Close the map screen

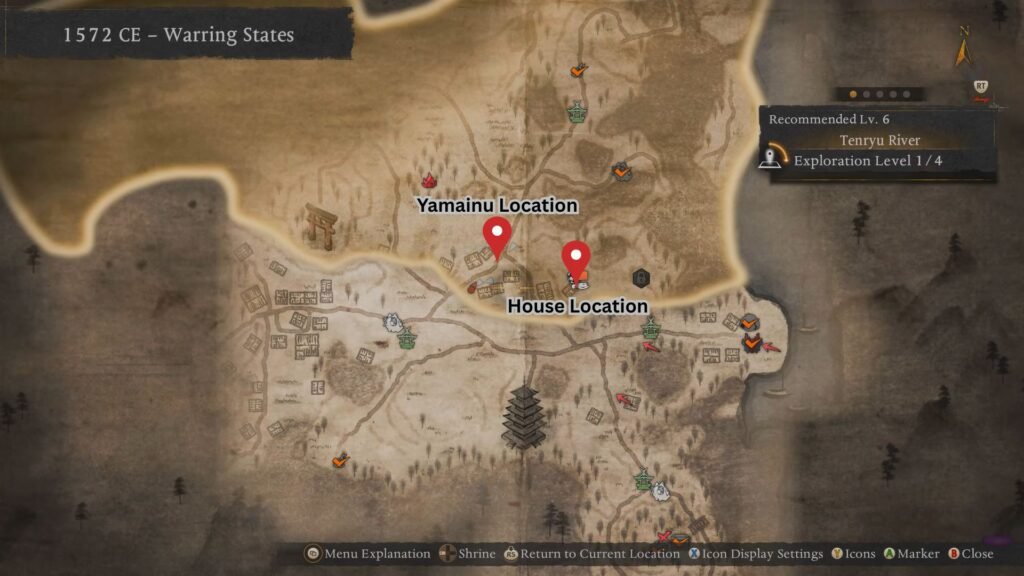tap(970, 553)
